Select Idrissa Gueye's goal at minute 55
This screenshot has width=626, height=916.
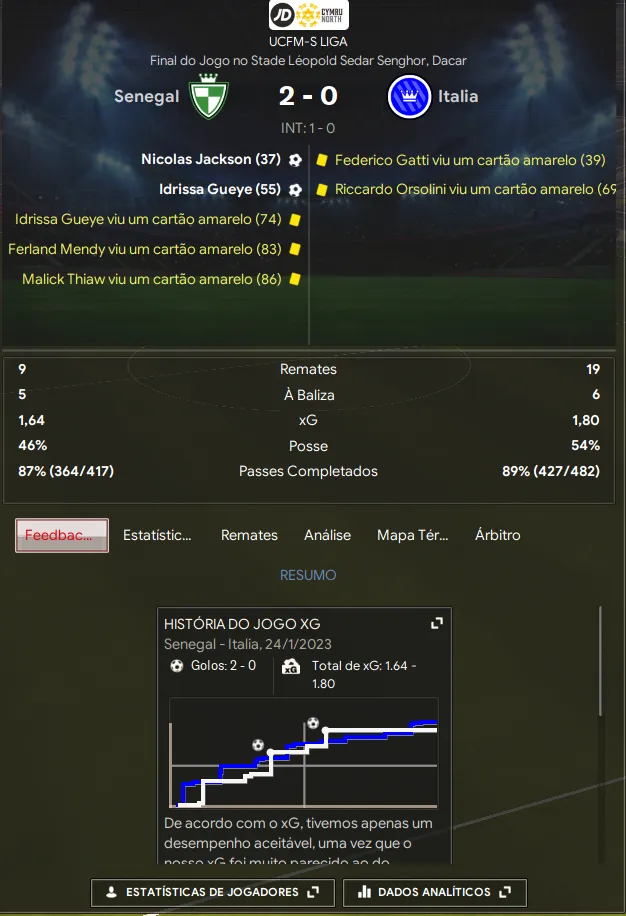click(x=220, y=189)
